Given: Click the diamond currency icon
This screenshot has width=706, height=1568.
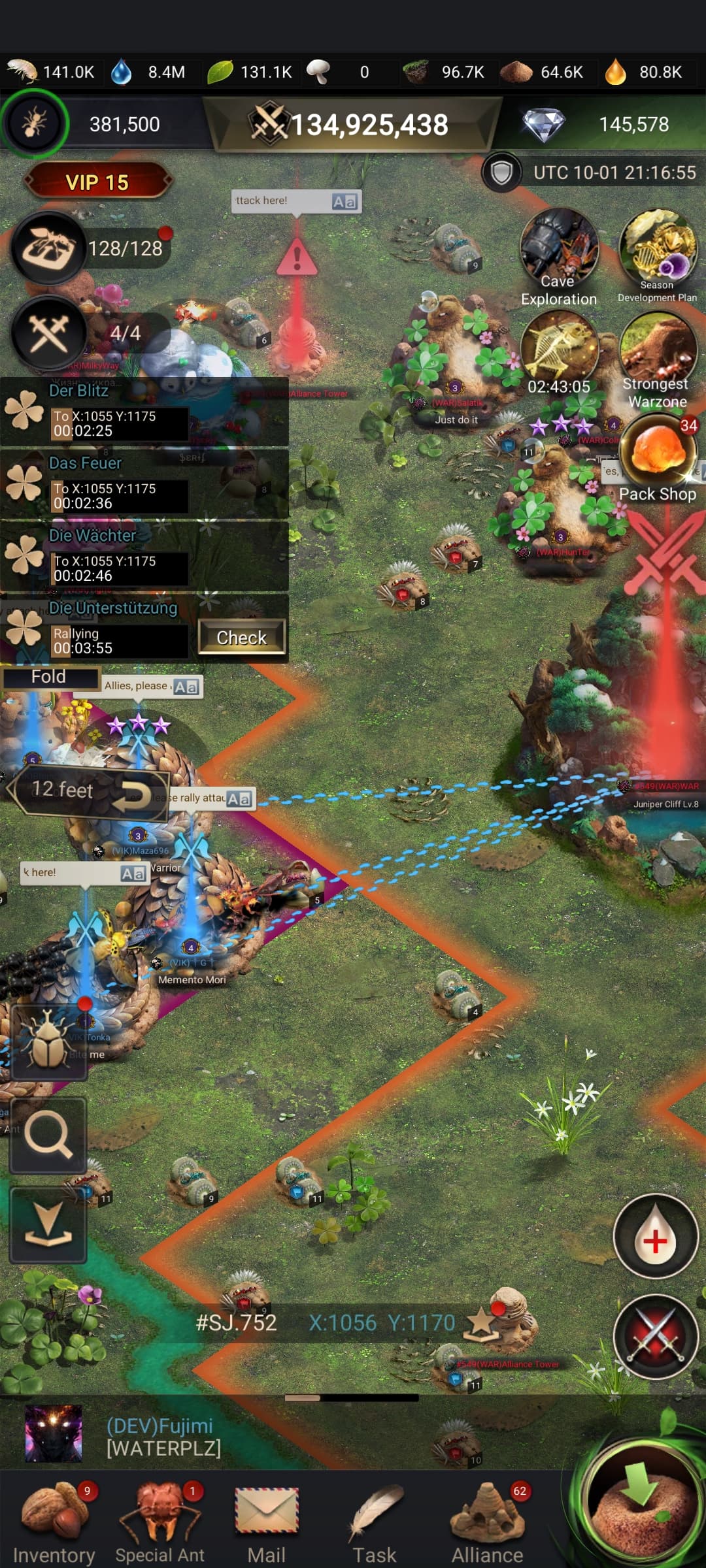Looking at the screenshot, I should (544, 124).
